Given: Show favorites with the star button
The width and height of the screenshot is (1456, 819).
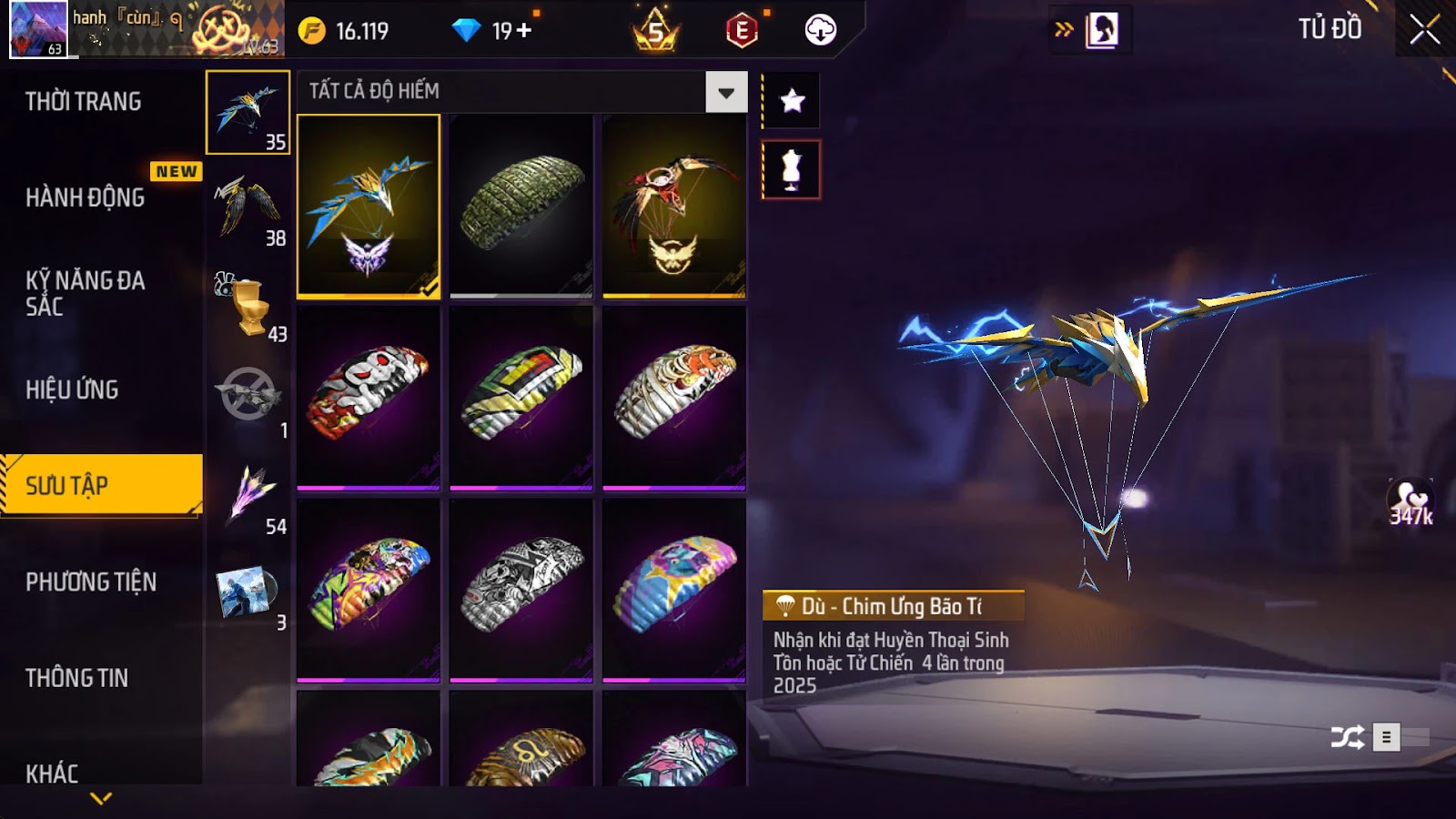Looking at the screenshot, I should tap(792, 100).
